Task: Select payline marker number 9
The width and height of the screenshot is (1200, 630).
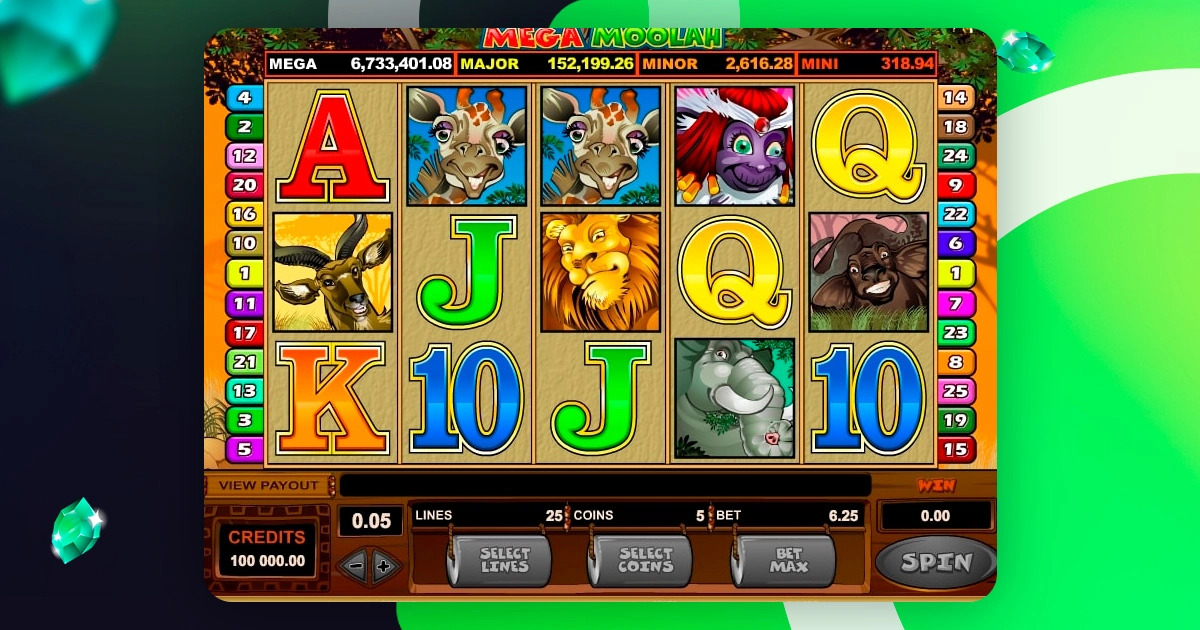Action: (956, 185)
